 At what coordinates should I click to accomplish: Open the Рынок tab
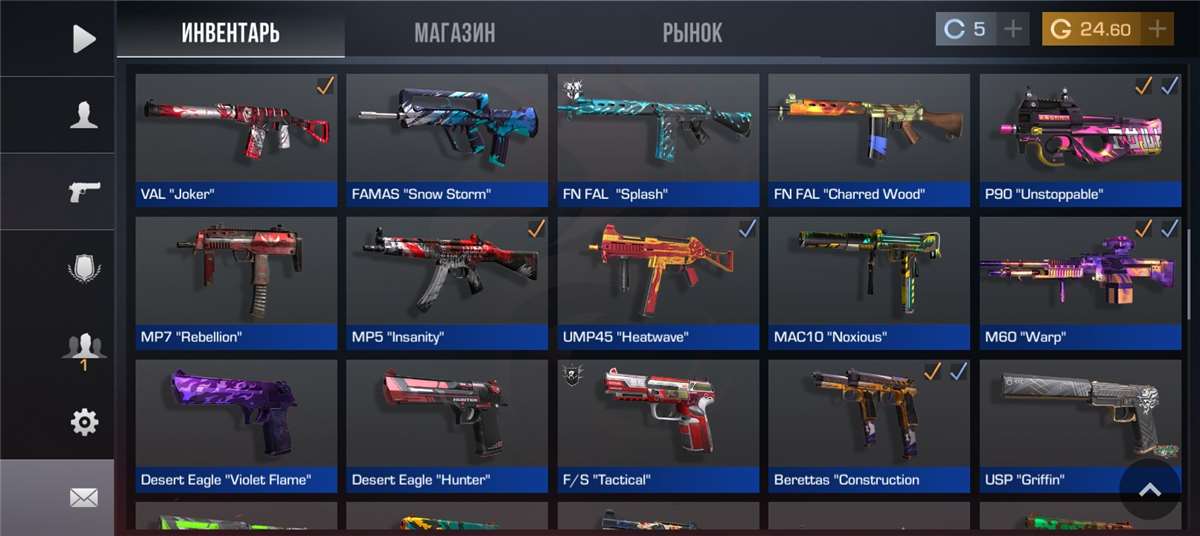coord(692,32)
